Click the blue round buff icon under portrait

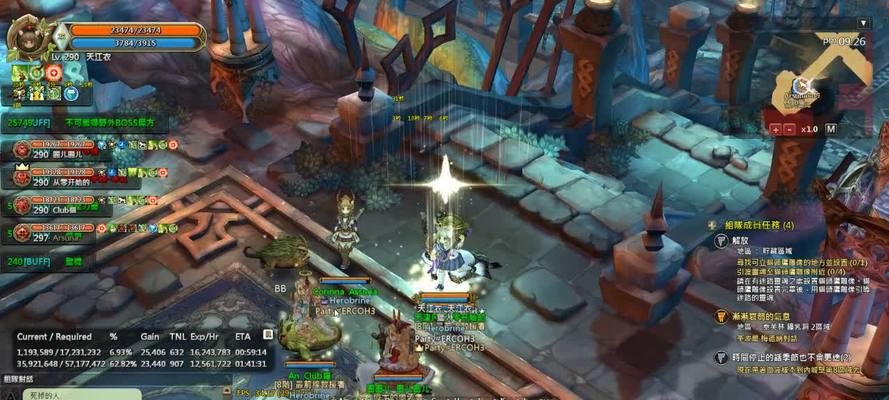click(x=72, y=93)
